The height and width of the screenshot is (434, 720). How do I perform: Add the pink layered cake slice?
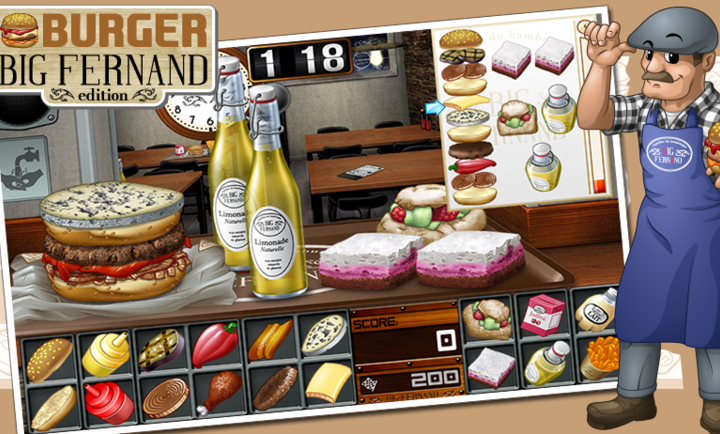[x=490, y=367]
